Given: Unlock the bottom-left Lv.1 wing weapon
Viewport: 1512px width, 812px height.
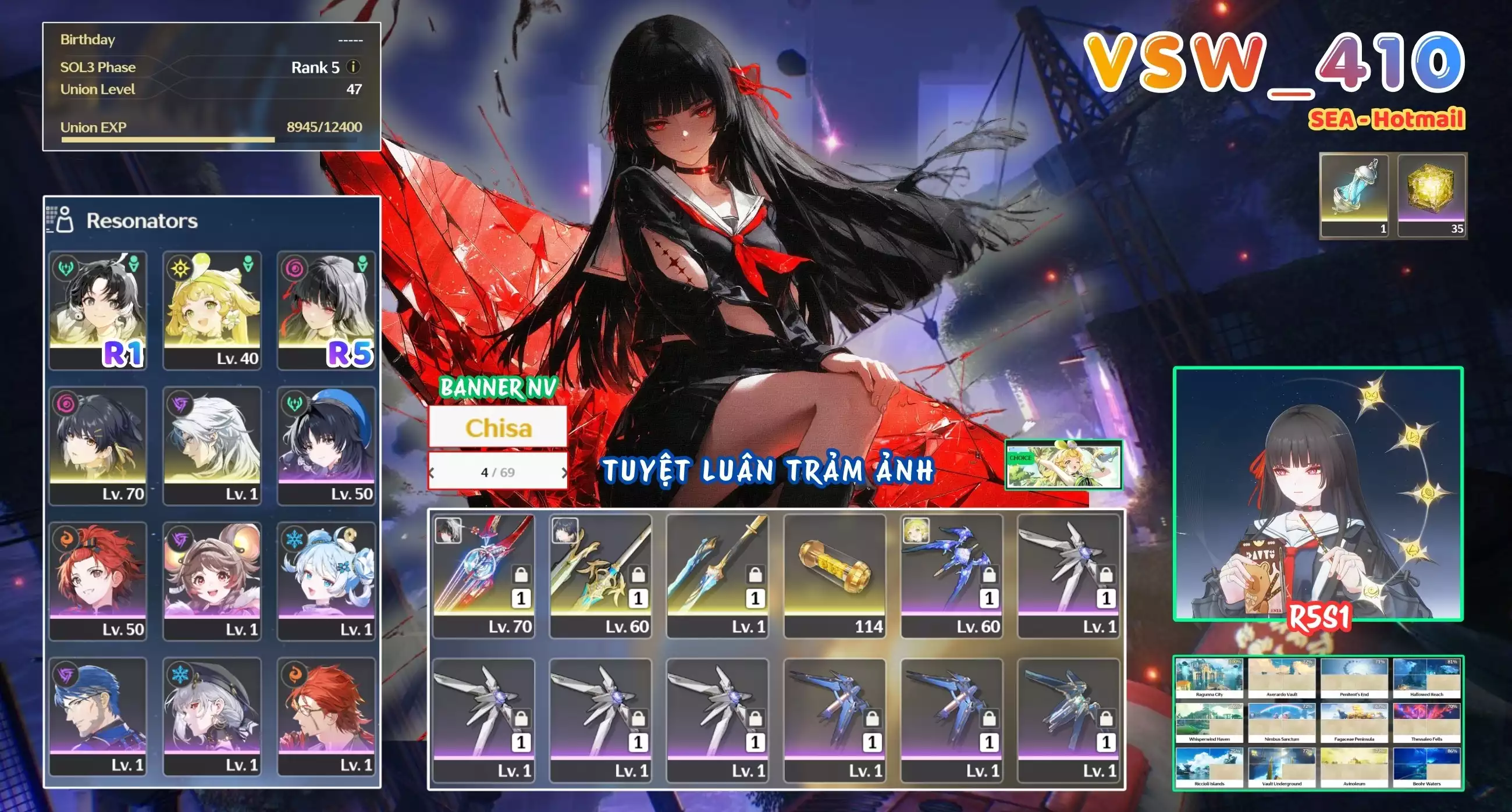Looking at the screenshot, I should click(x=521, y=718).
